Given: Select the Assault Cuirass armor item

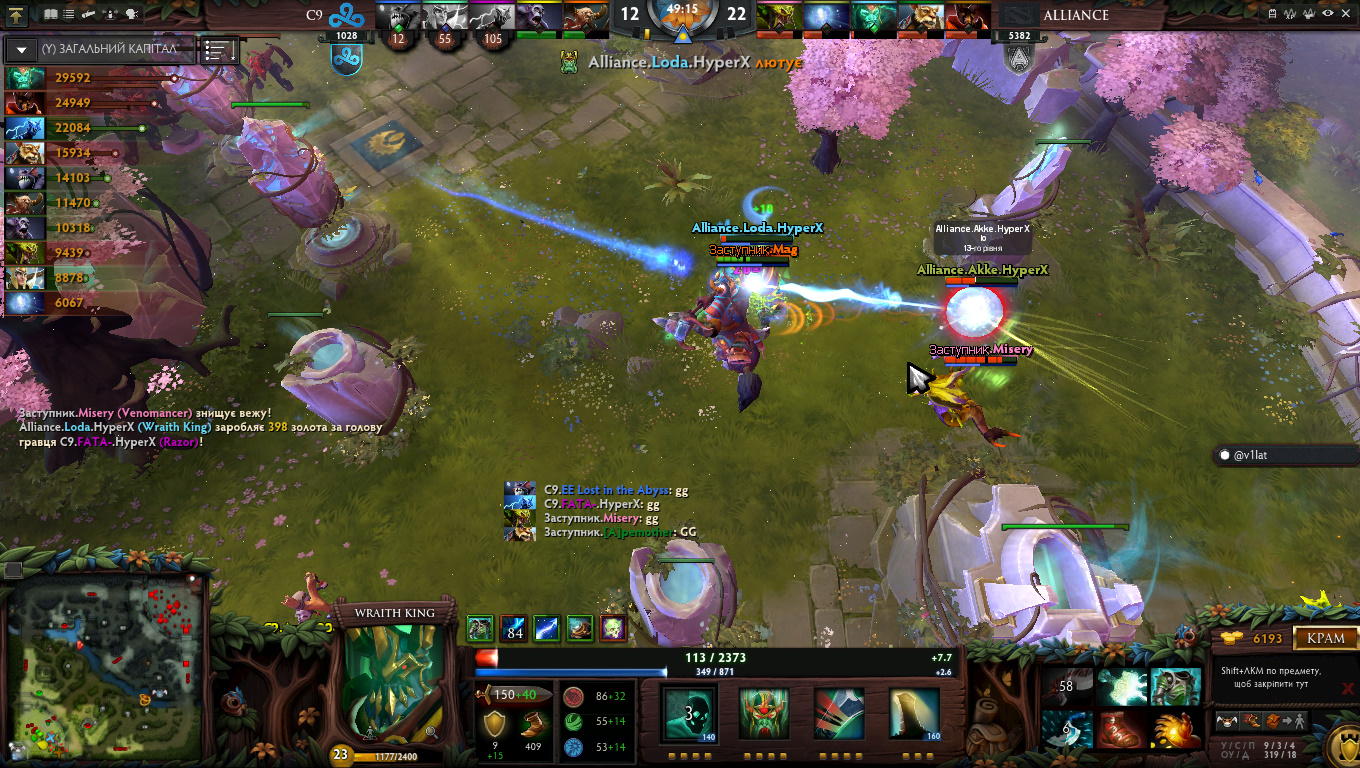Looking at the screenshot, I should (1176, 687).
